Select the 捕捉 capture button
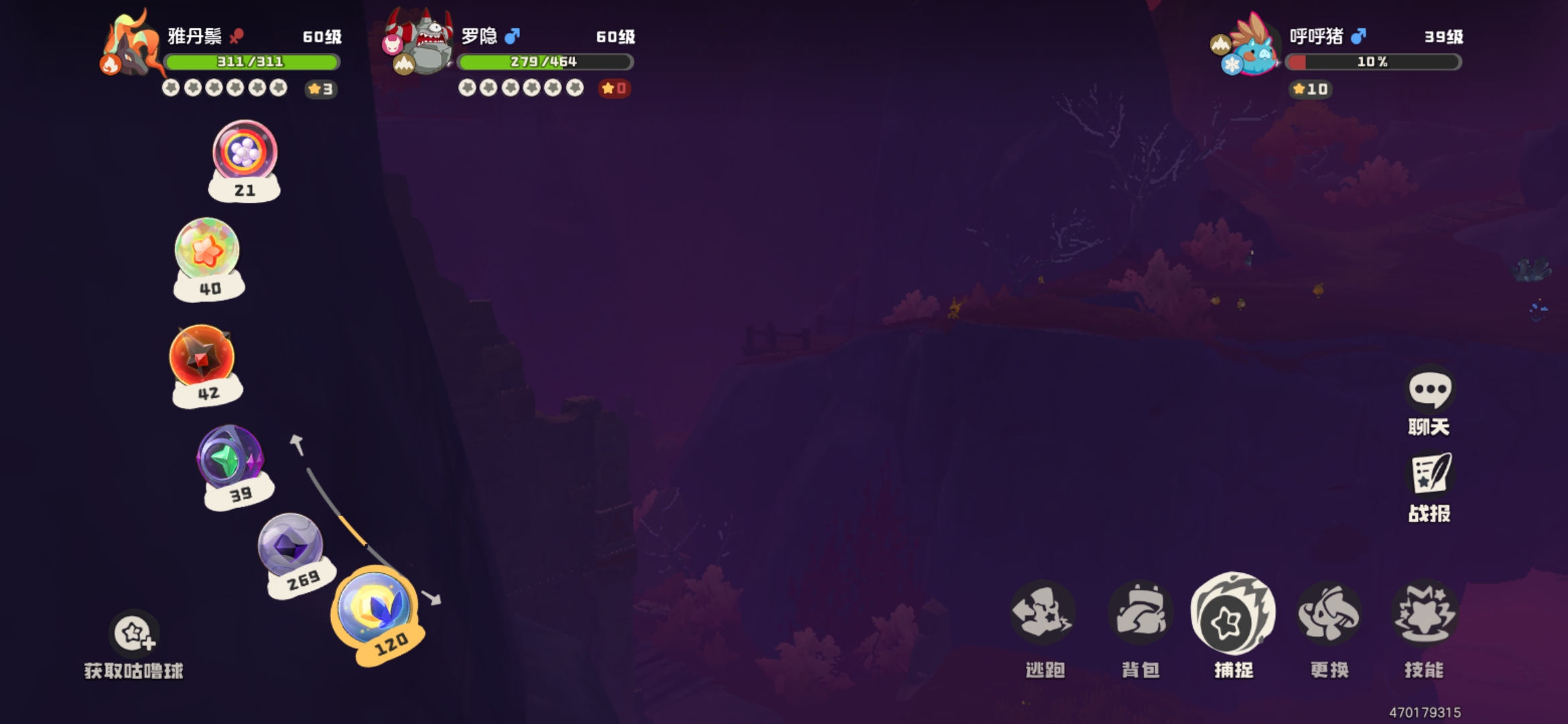 (x=1233, y=615)
